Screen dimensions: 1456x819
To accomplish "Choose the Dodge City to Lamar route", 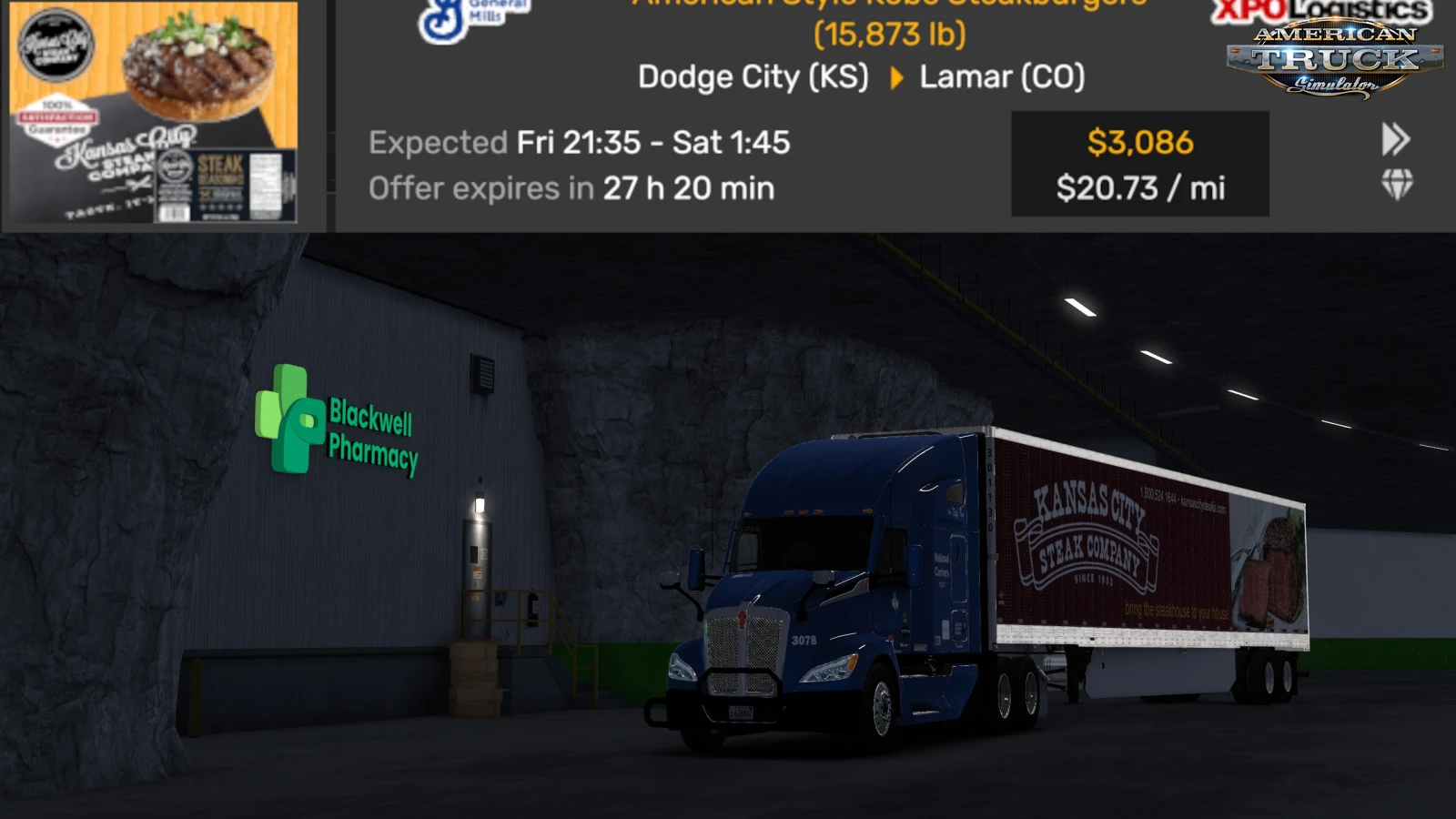I will point(861,77).
